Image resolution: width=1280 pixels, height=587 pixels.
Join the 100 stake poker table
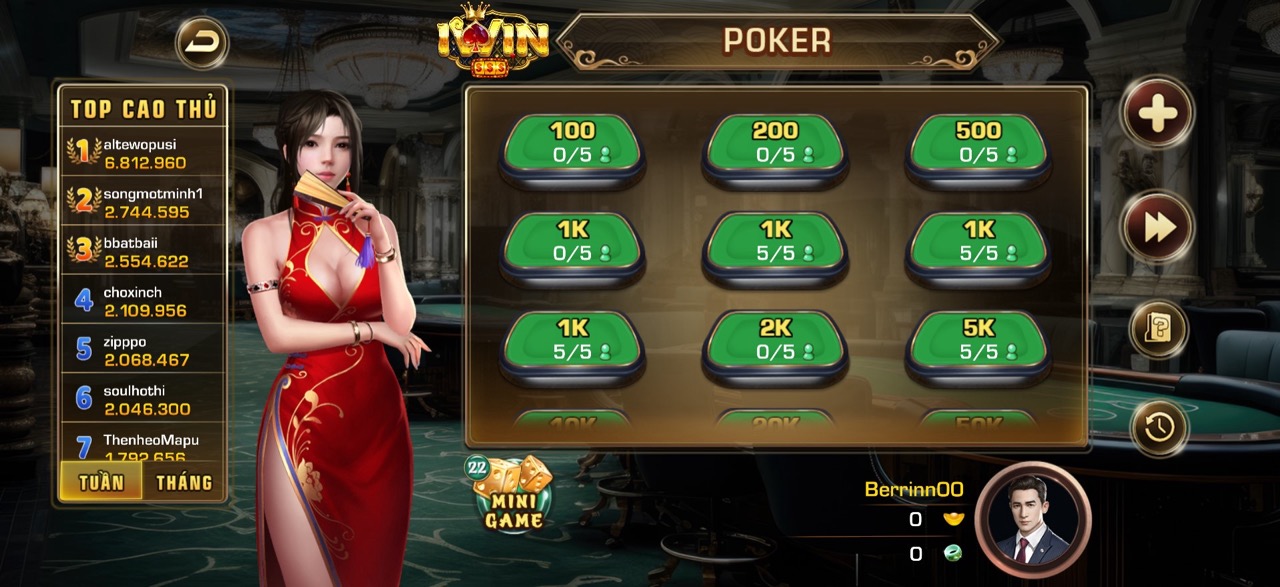pos(572,147)
